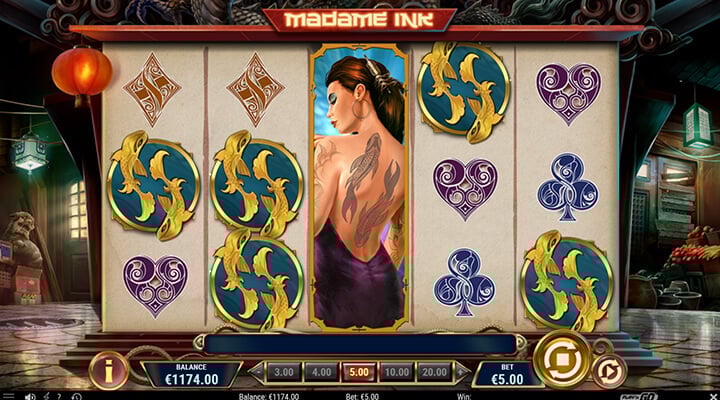Decrease bet with the left arrow
Viewport: 720px width, 400px height.
(x=255, y=372)
